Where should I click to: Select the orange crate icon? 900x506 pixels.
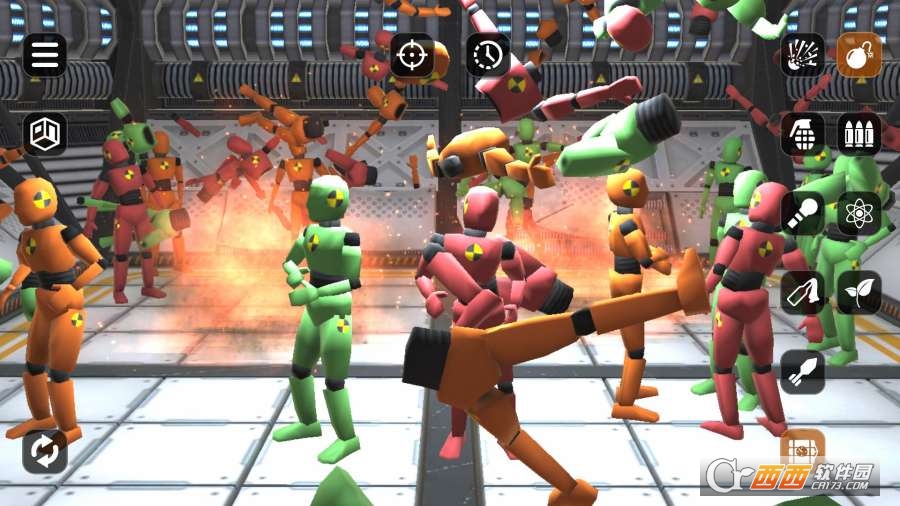[x=802, y=447]
